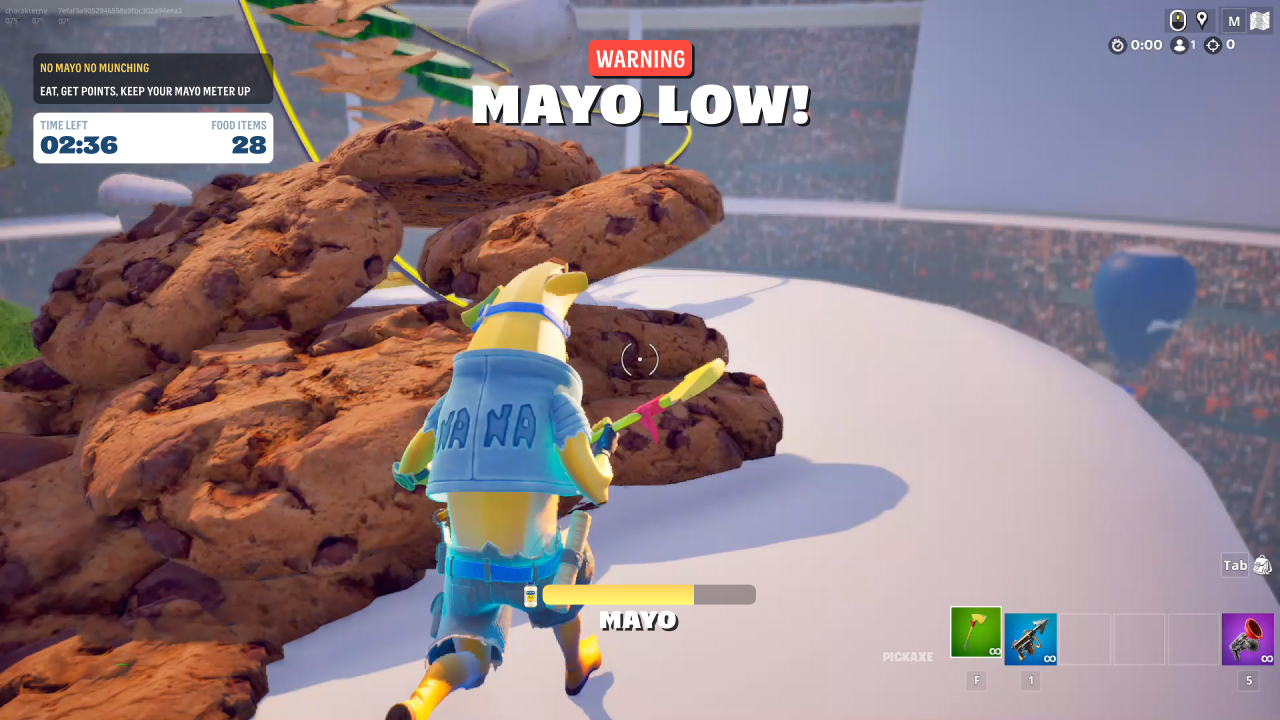Open the backpack inventory icon
The width and height of the screenshot is (1280, 720).
click(1262, 565)
